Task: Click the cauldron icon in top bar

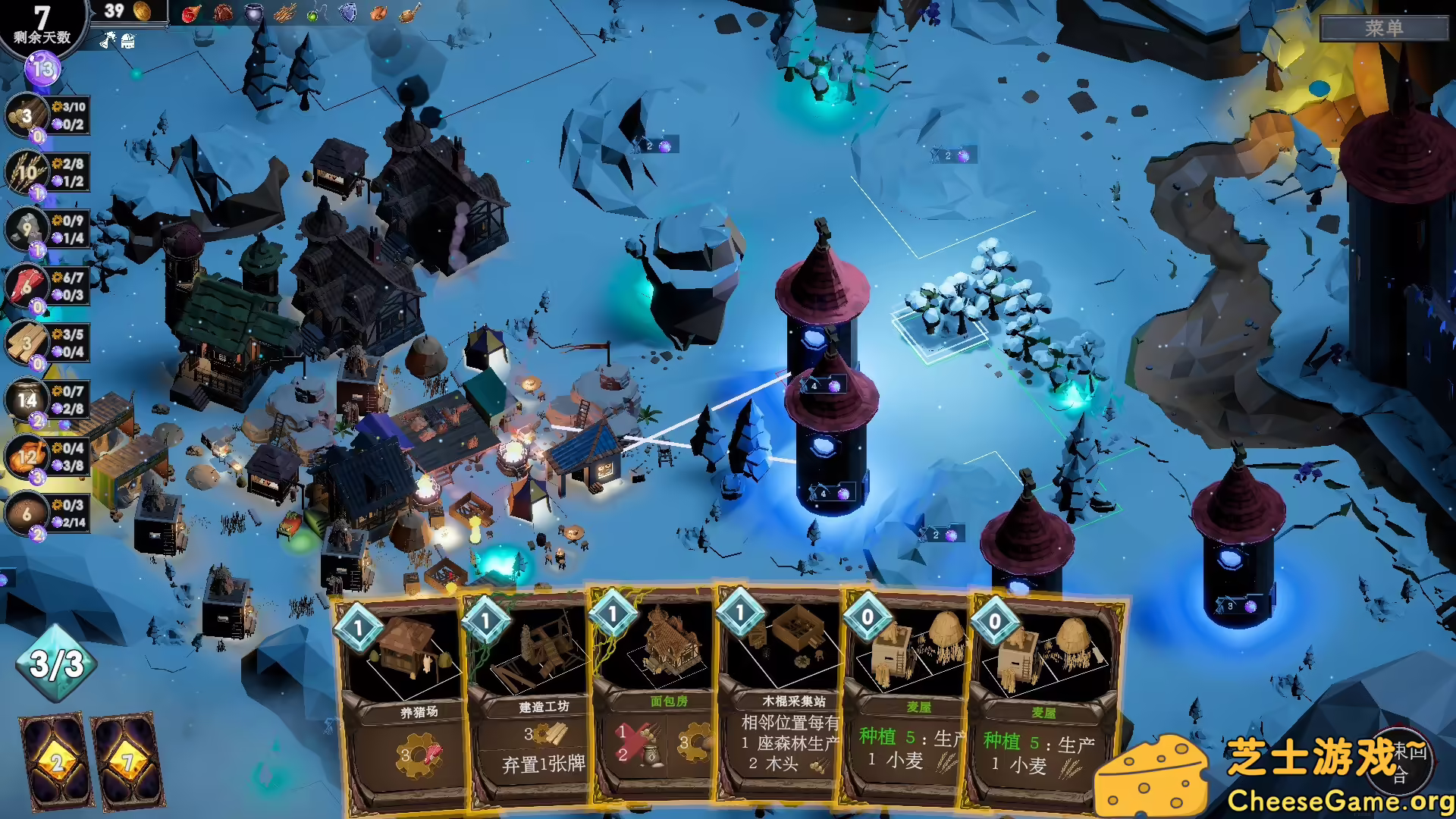Action: (x=253, y=12)
